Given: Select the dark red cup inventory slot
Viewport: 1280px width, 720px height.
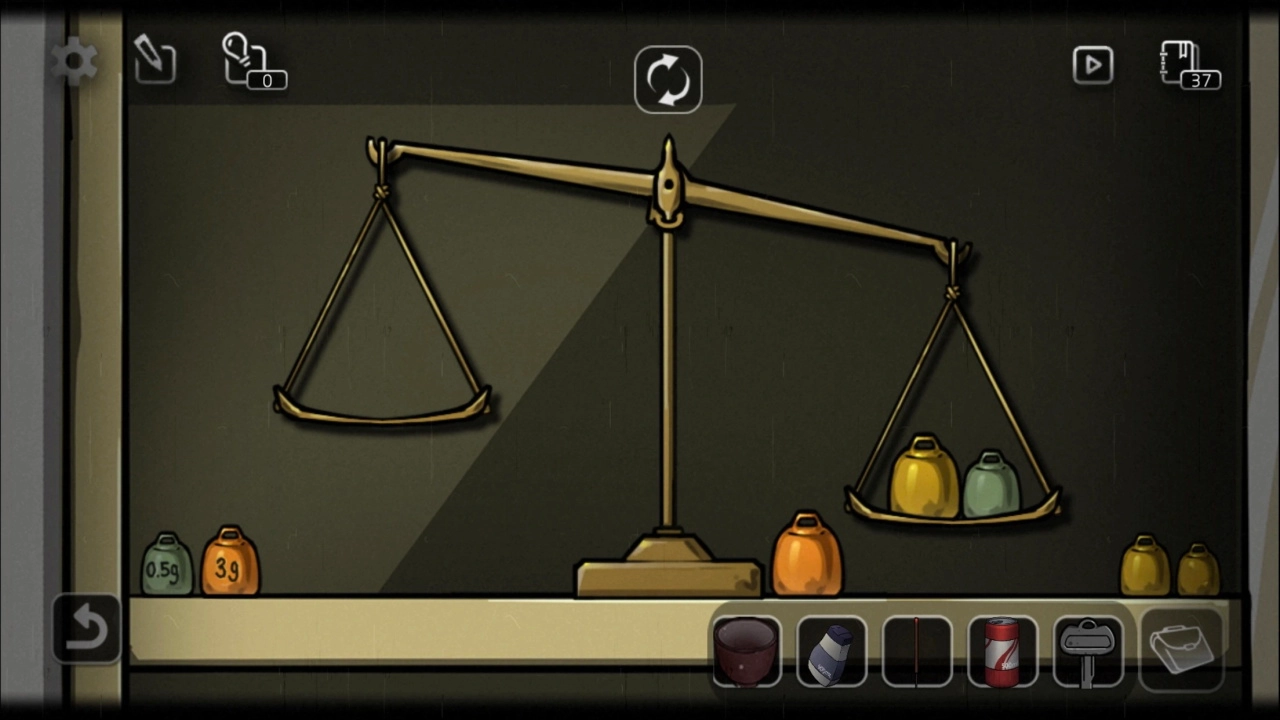Looking at the screenshot, I should pyautogui.click(x=747, y=651).
